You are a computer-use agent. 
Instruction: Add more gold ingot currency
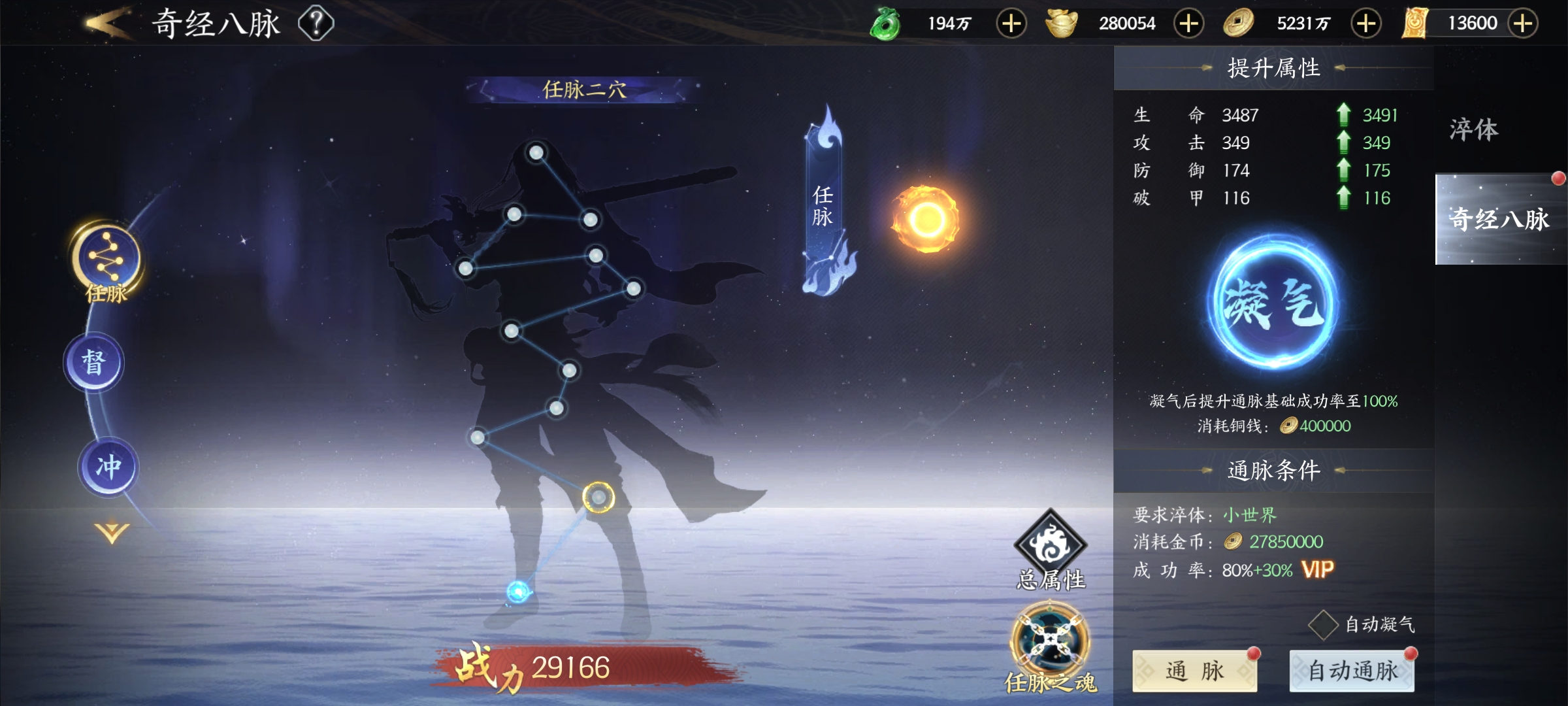click(1188, 24)
